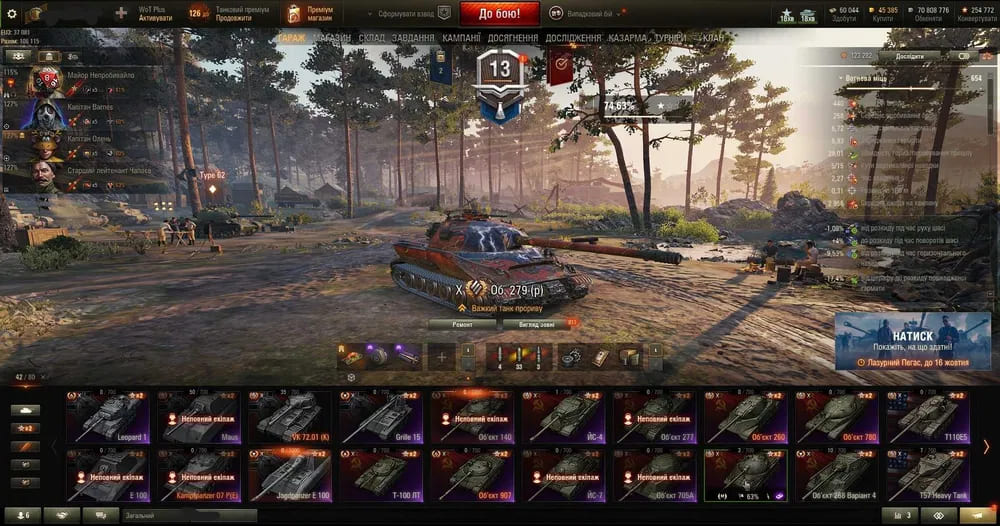Go to the ЗАВДАННЯ tab
The height and width of the screenshot is (526, 1000).
point(413,38)
